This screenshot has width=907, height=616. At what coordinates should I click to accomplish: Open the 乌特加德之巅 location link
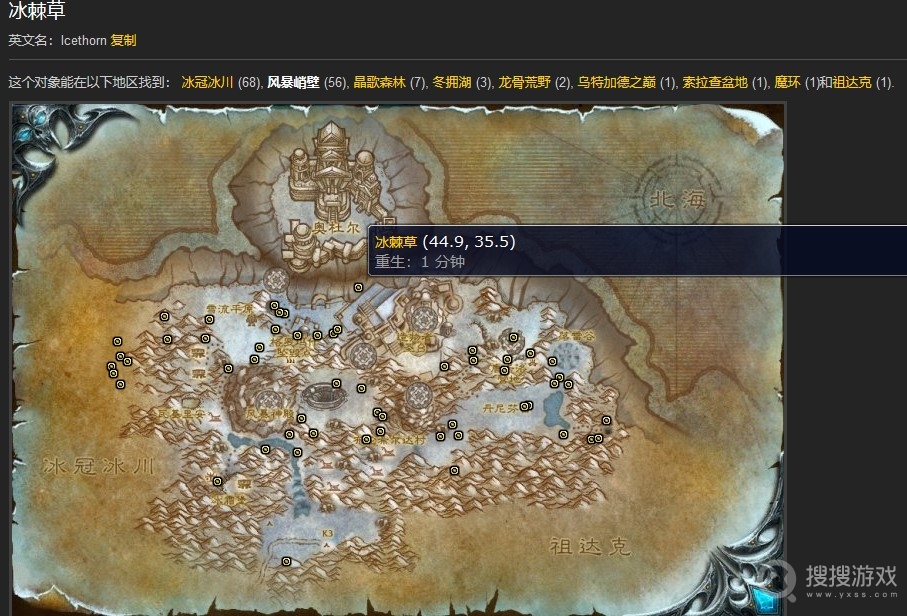click(x=615, y=82)
